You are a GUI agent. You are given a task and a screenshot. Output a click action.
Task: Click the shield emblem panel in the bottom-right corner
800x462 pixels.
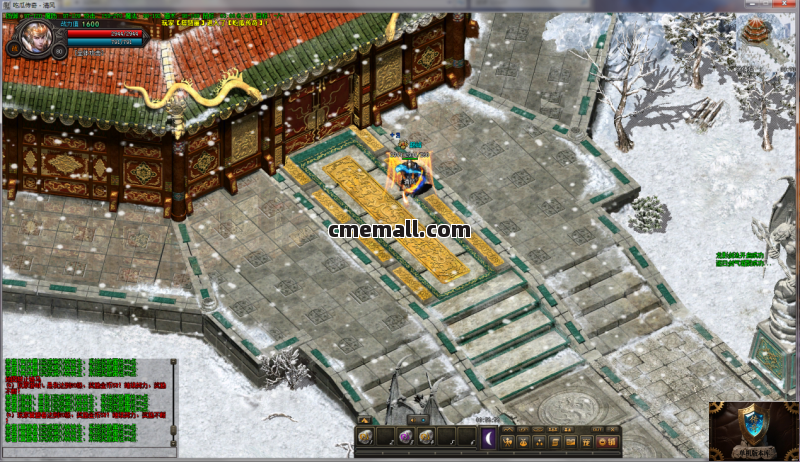pyautogui.click(x=753, y=430)
